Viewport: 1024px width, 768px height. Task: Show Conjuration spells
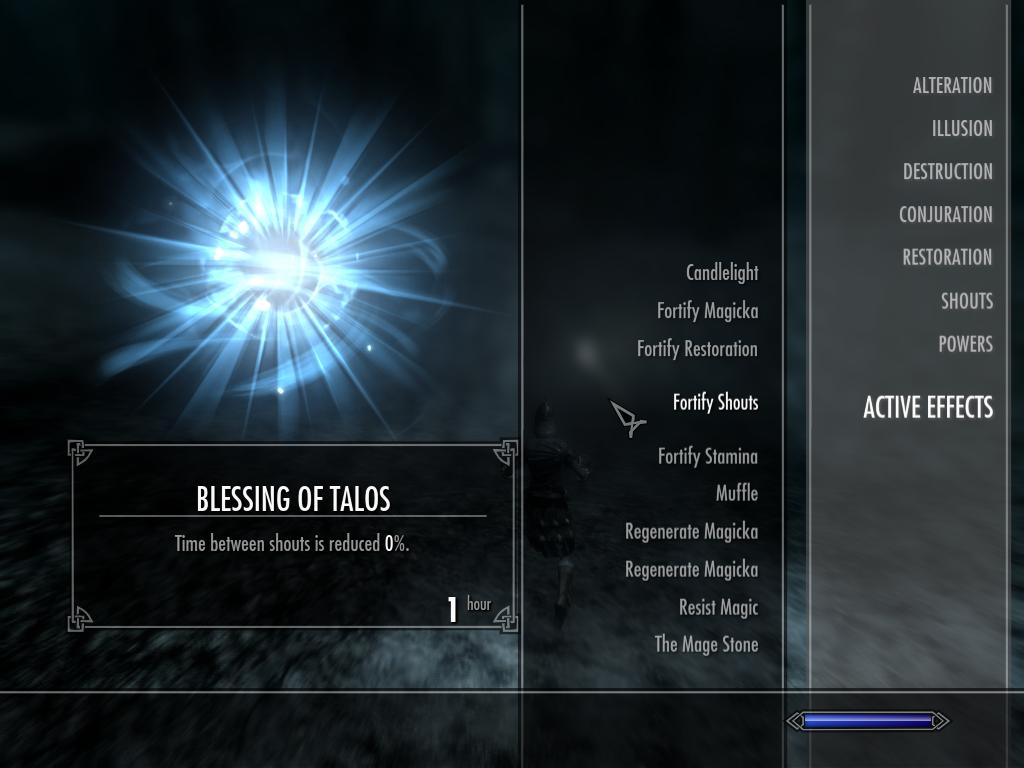click(x=945, y=215)
